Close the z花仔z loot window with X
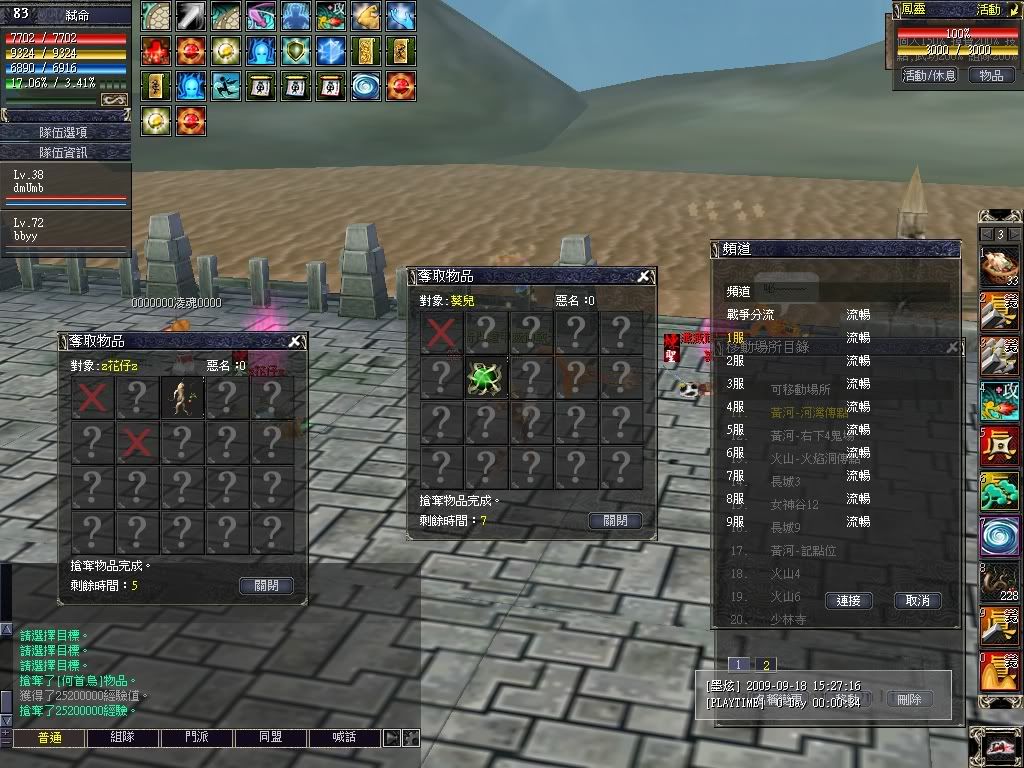 coord(295,342)
